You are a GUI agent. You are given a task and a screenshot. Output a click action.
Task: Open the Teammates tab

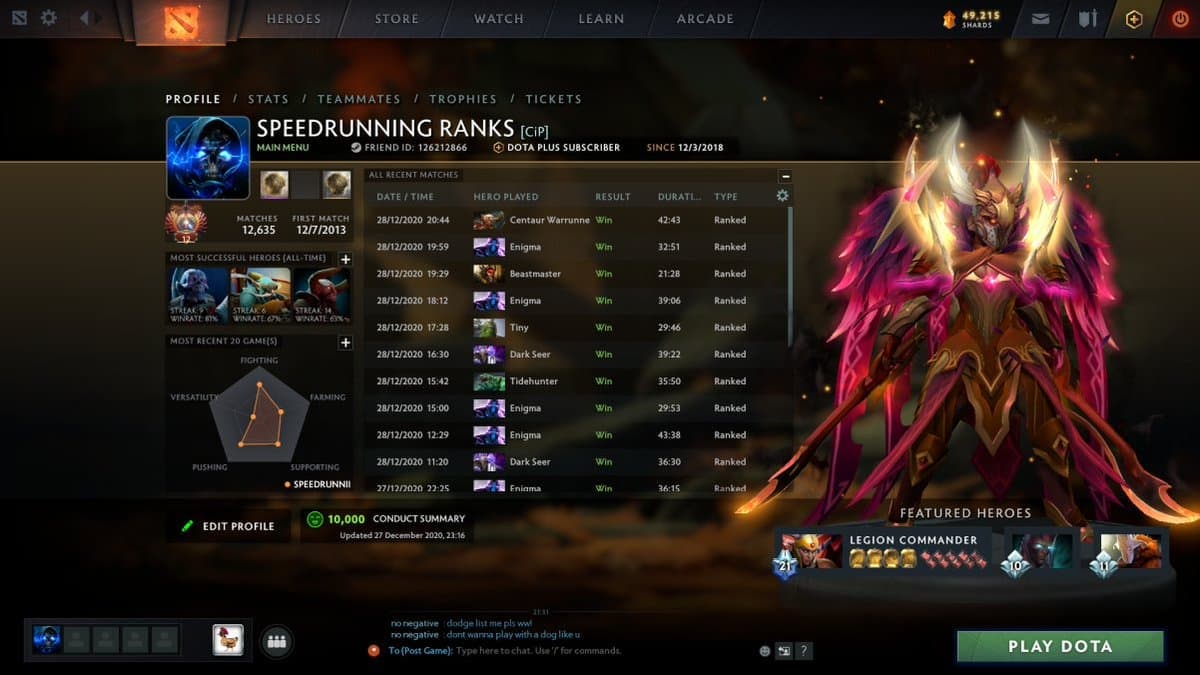(358, 99)
